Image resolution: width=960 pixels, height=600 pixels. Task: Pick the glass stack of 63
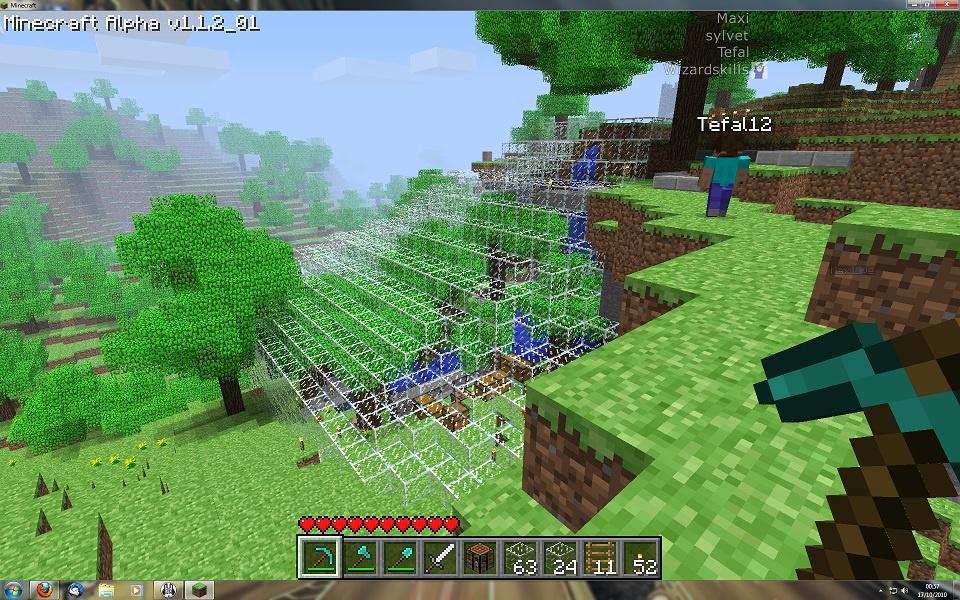pyautogui.click(x=520, y=556)
